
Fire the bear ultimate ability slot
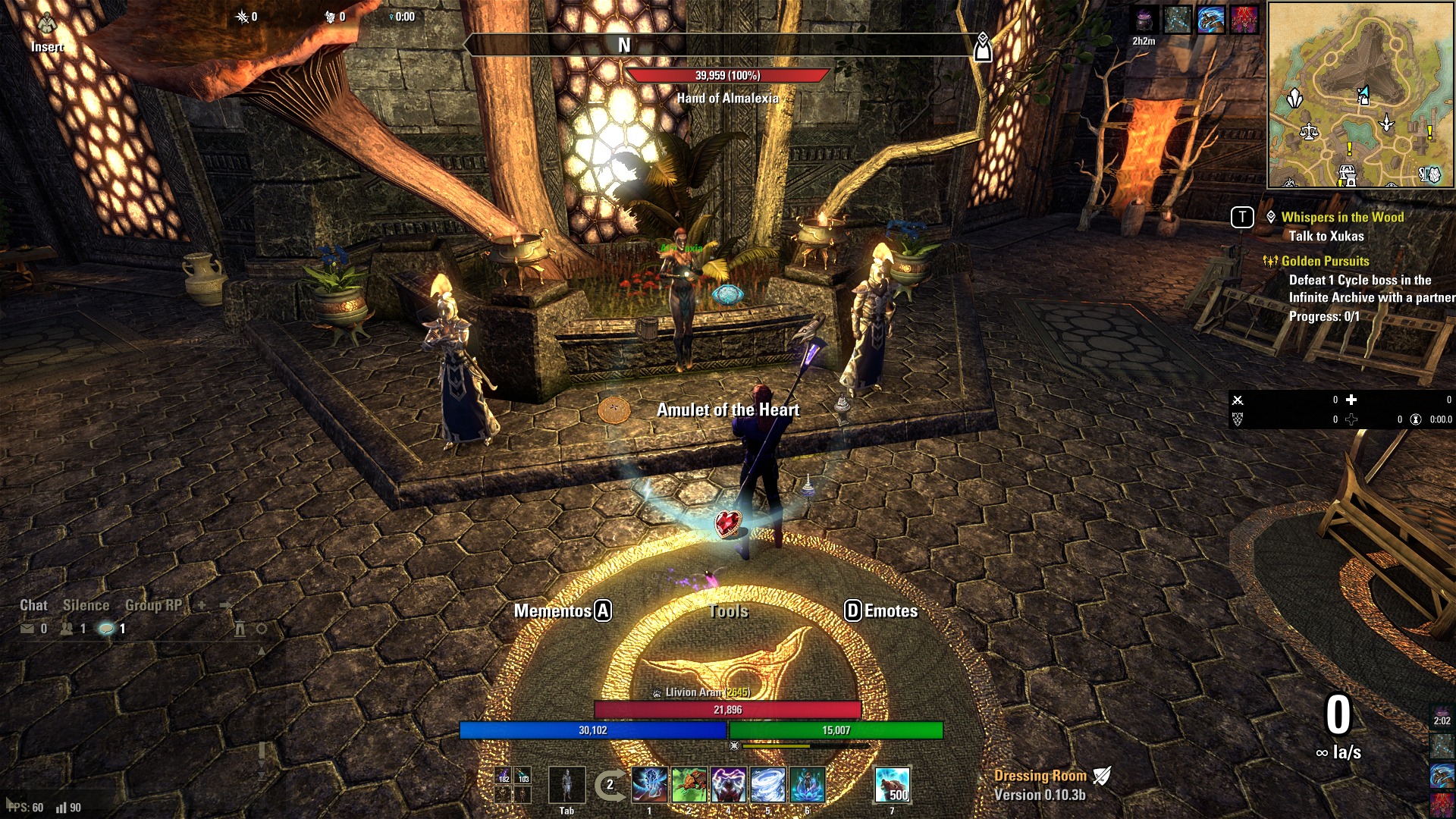point(893,784)
